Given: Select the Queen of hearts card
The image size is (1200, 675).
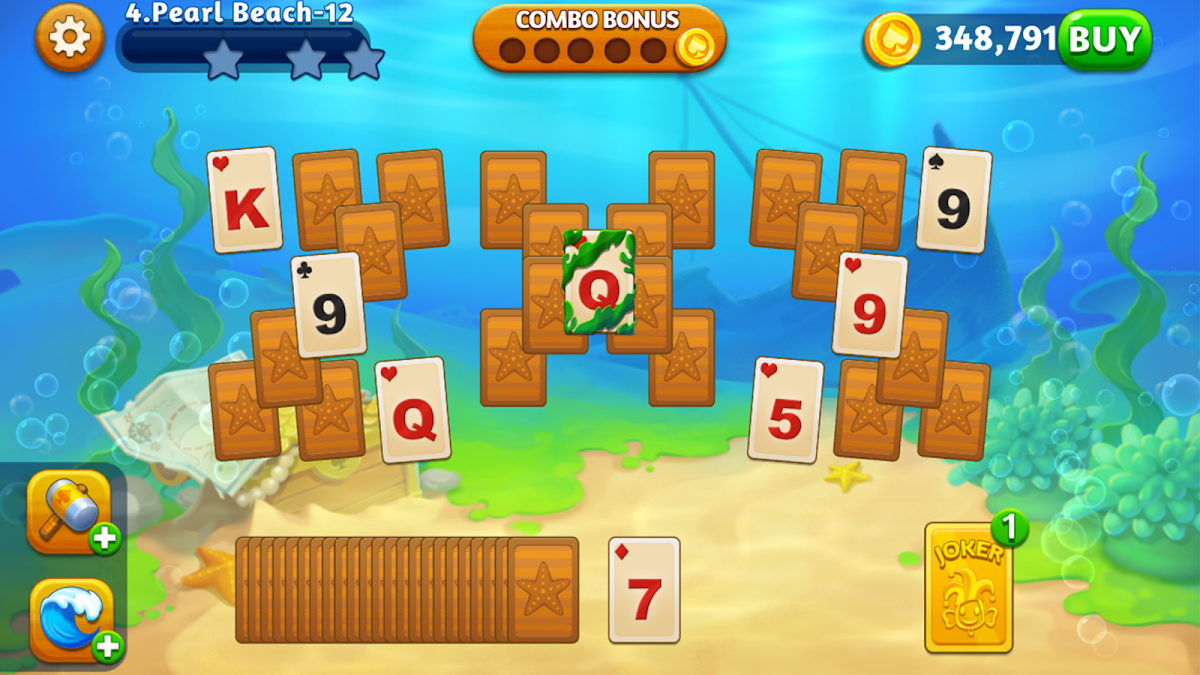Looking at the screenshot, I should (x=412, y=410).
